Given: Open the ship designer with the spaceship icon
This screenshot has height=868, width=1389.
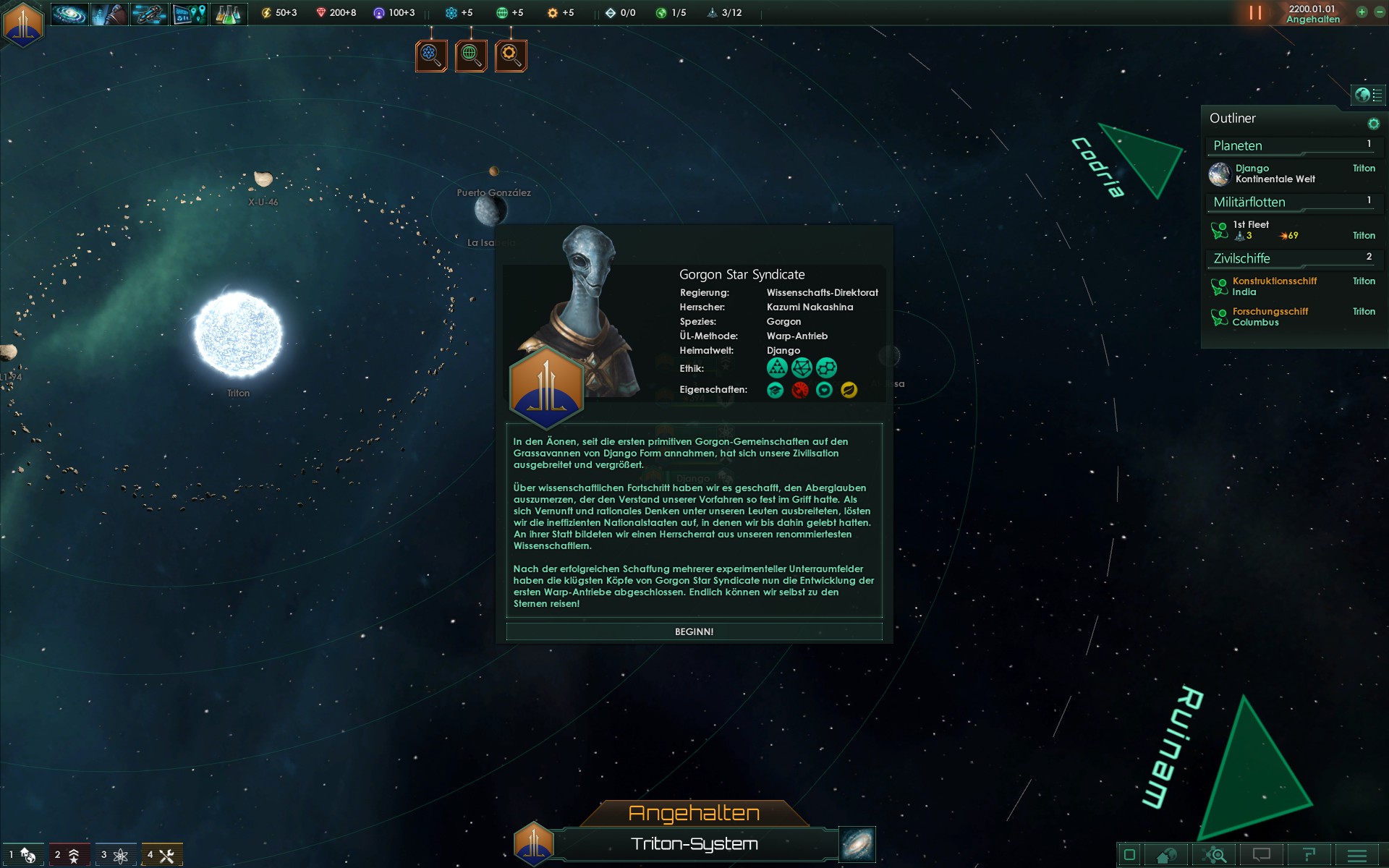Looking at the screenshot, I should click(149, 13).
